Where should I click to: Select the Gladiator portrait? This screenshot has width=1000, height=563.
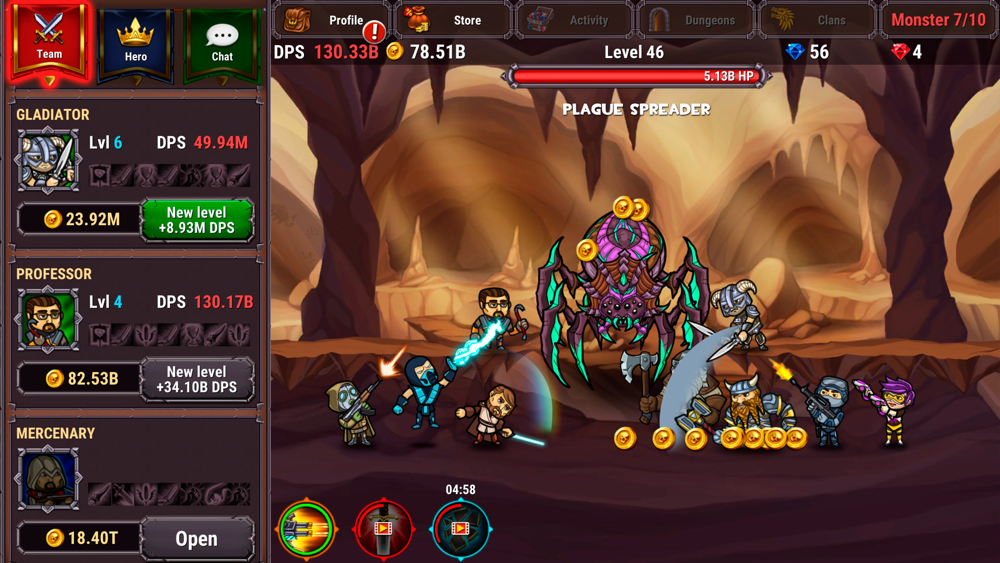[47, 160]
